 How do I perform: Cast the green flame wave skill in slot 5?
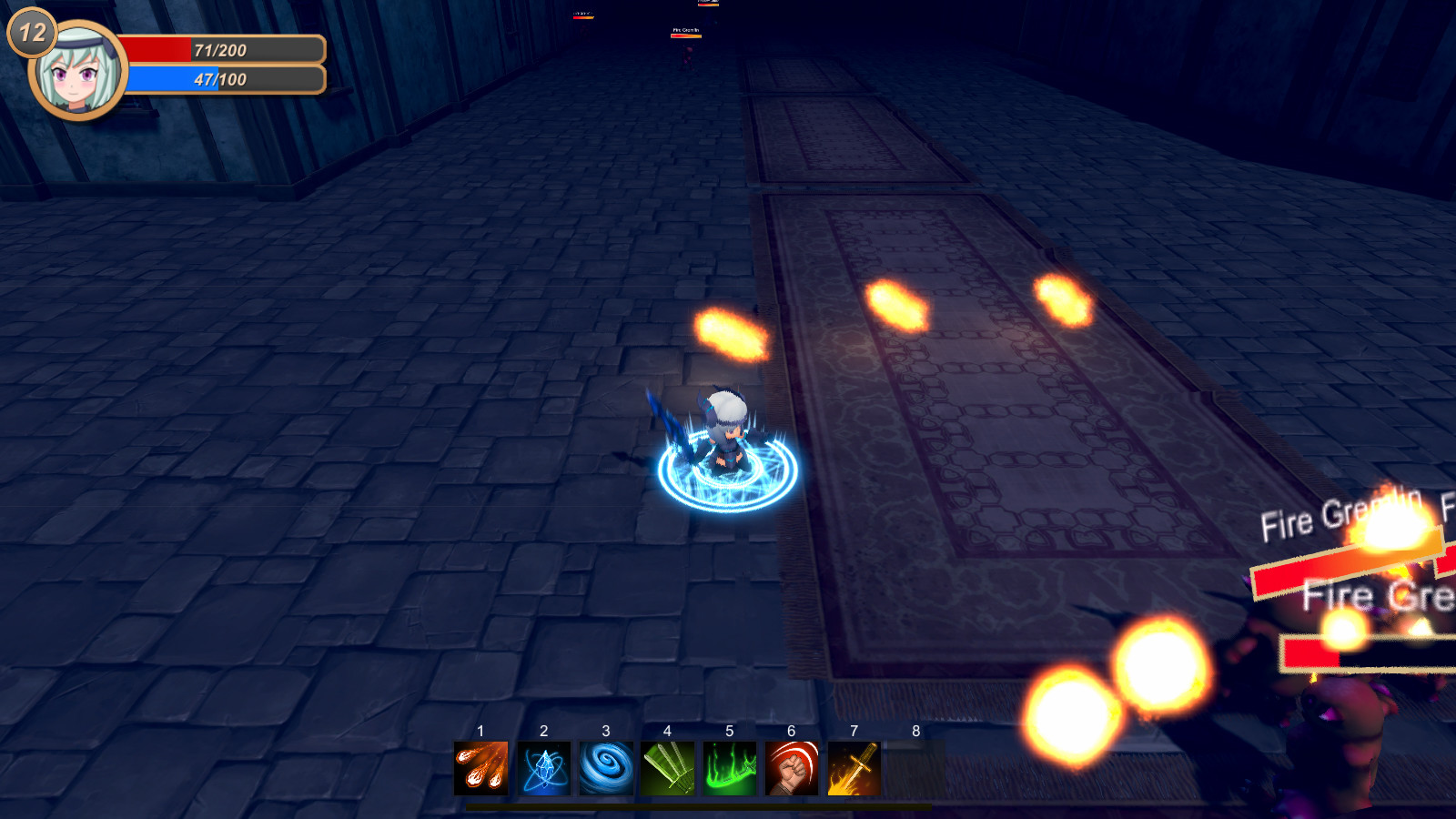[730, 769]
